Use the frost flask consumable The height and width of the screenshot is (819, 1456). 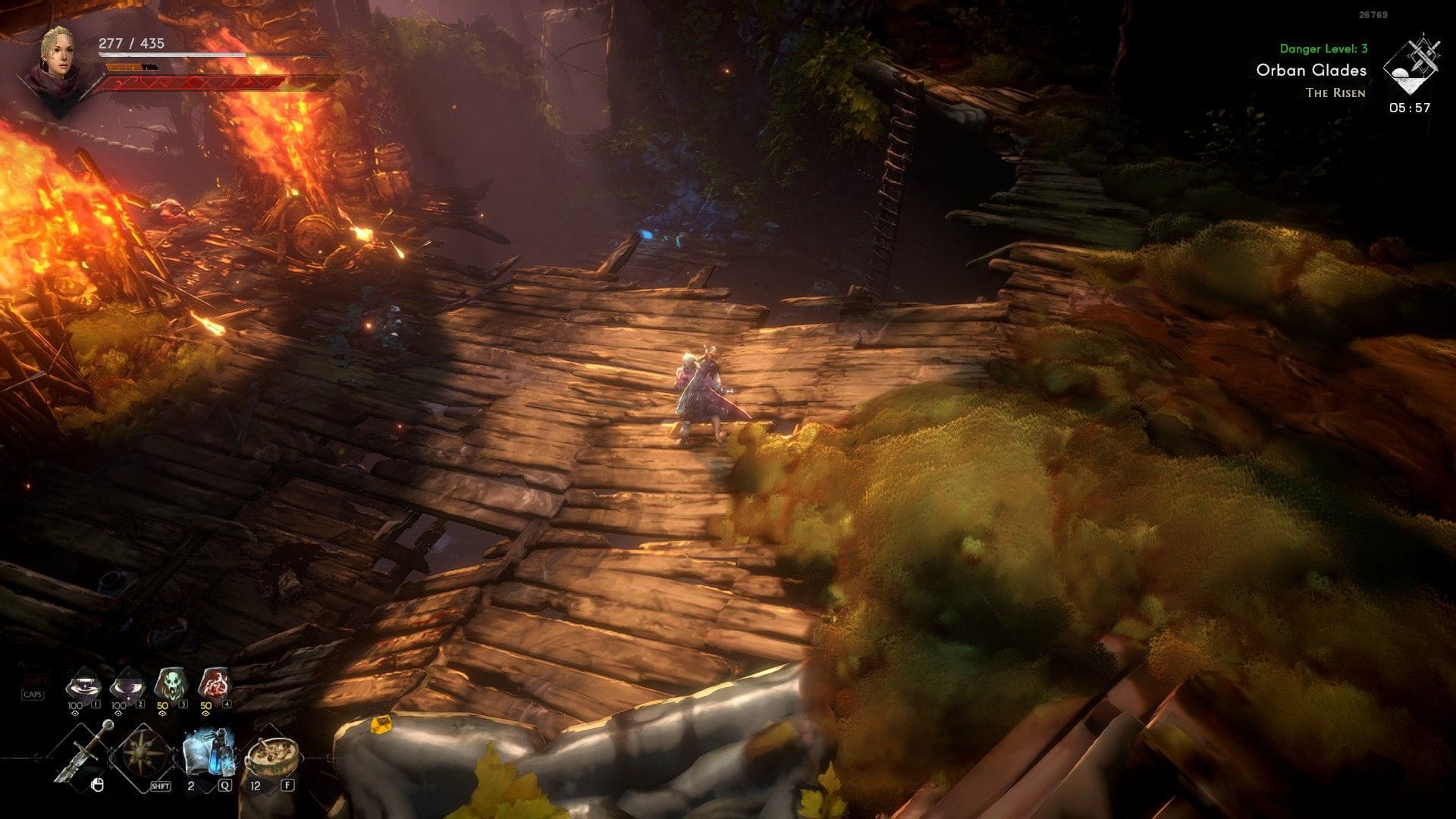(206, 752)
